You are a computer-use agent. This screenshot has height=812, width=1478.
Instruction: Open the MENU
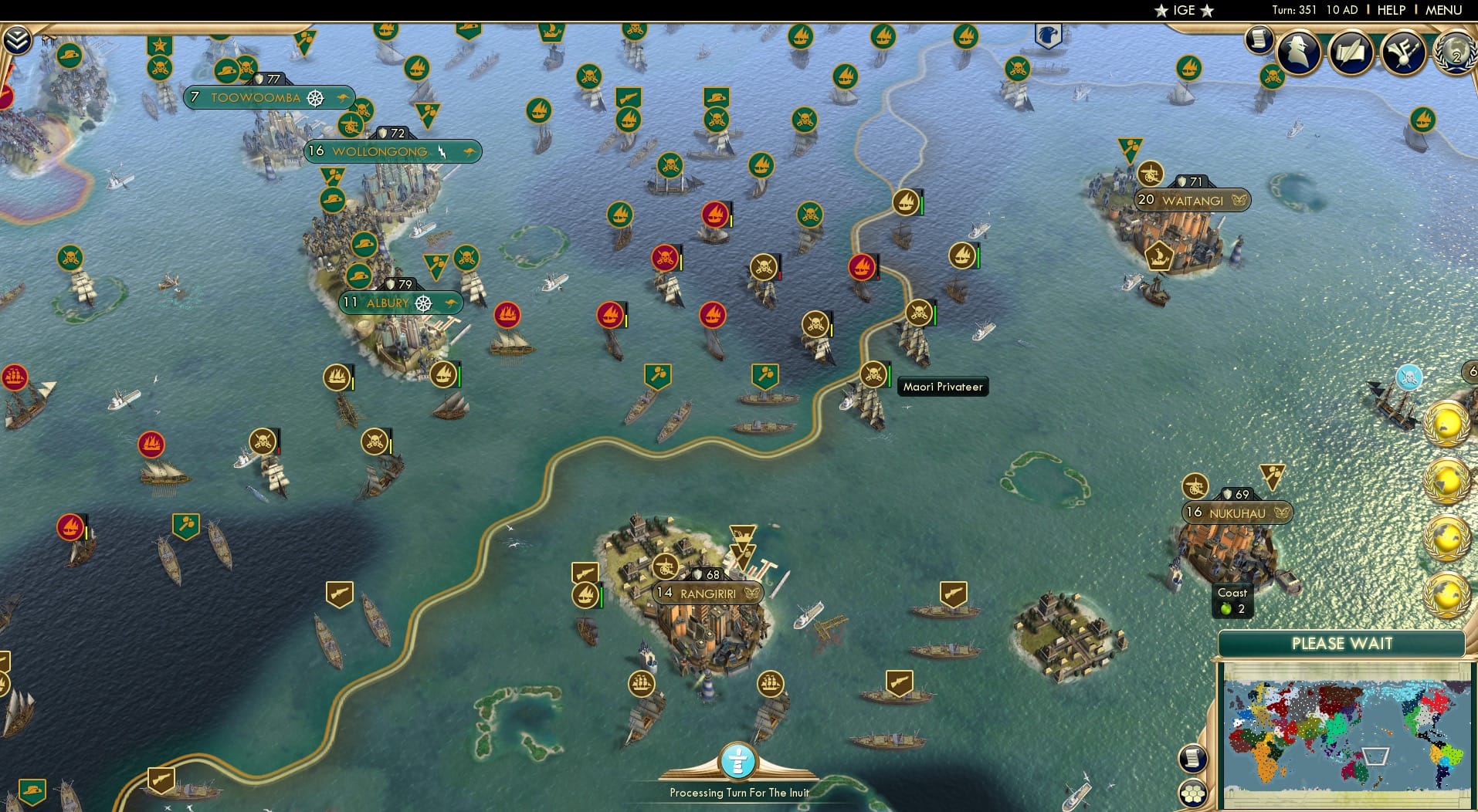(1447, 10)
